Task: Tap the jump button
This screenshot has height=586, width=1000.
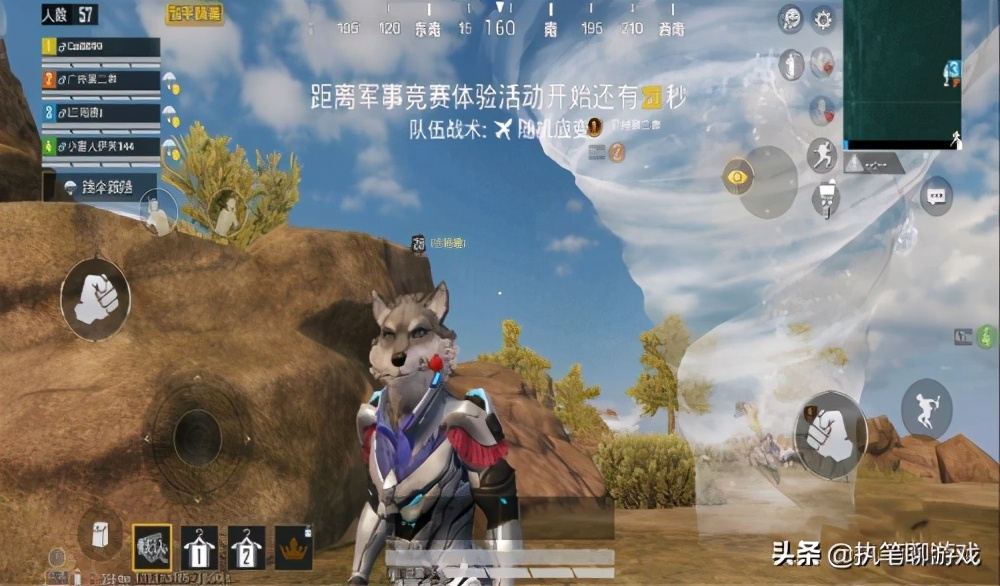Action: [926, 410]
